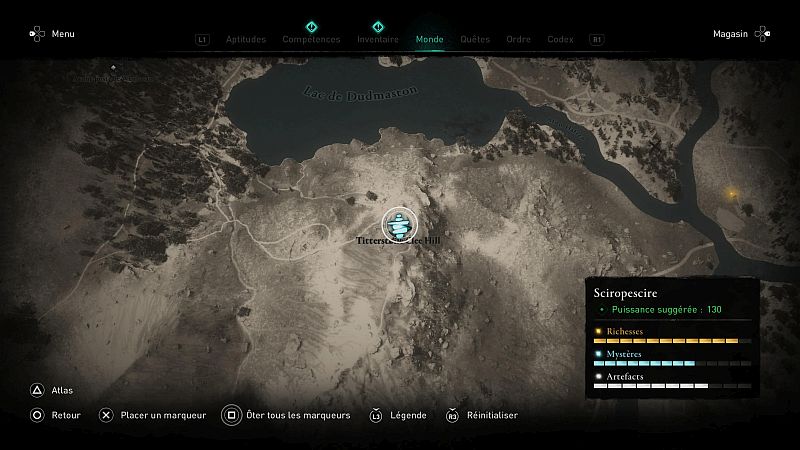Click the glowing gold wealth marker
Screen dimensions: 800x450
(731, 193)
